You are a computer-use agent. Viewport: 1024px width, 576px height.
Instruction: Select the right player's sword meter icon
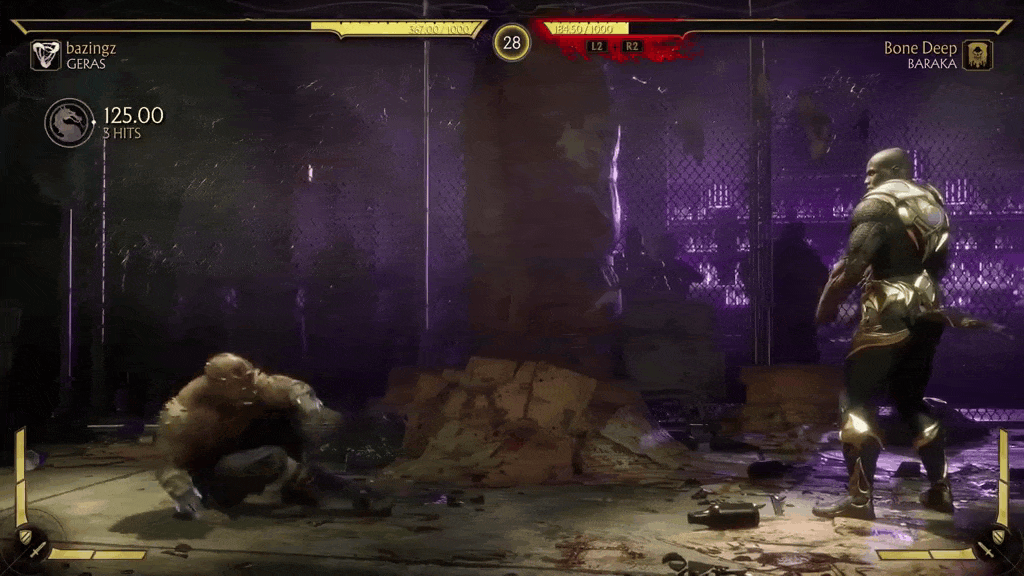(x=991, y=548)
